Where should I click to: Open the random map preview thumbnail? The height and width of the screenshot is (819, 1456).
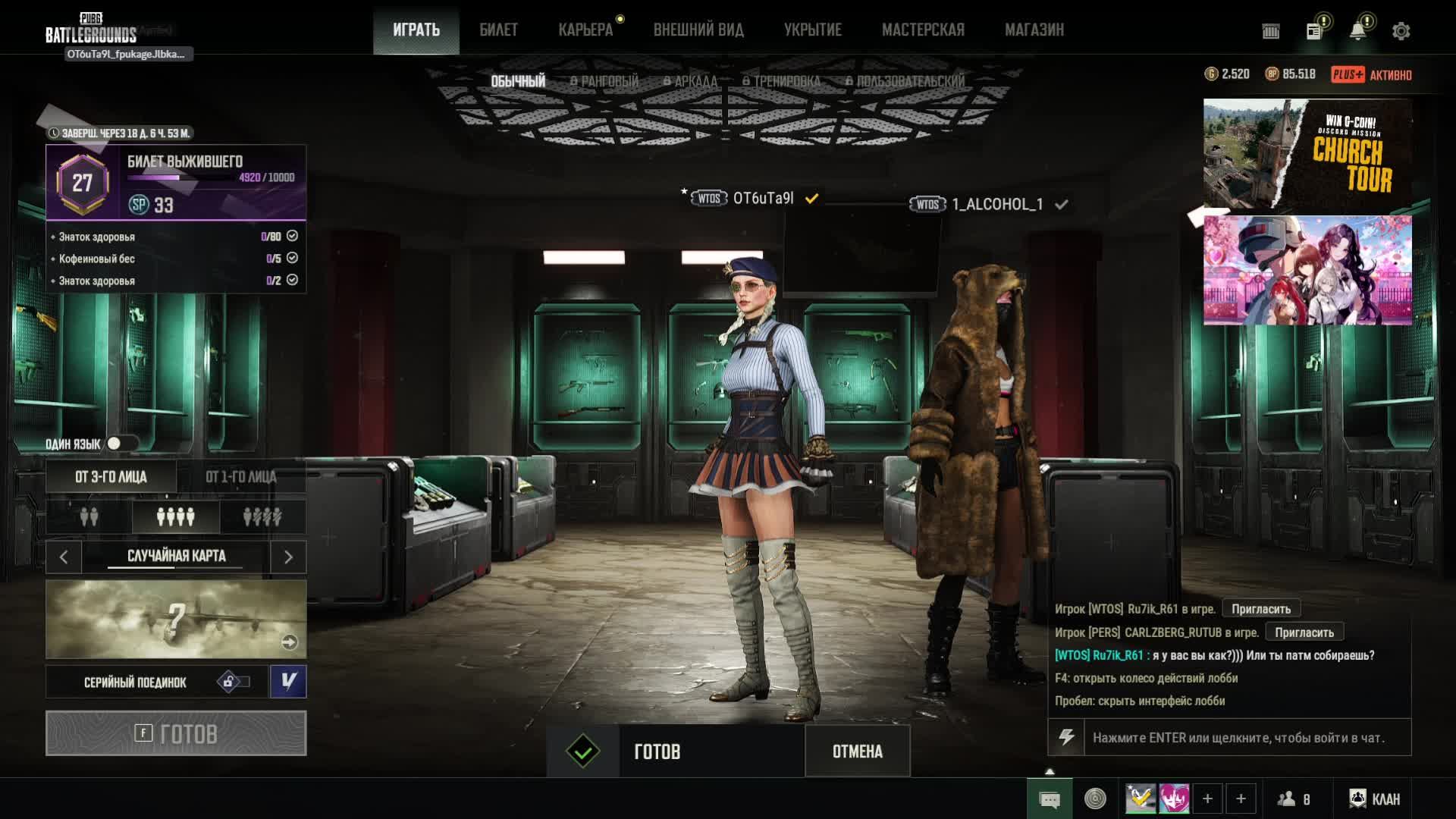[x=176, y=619]
